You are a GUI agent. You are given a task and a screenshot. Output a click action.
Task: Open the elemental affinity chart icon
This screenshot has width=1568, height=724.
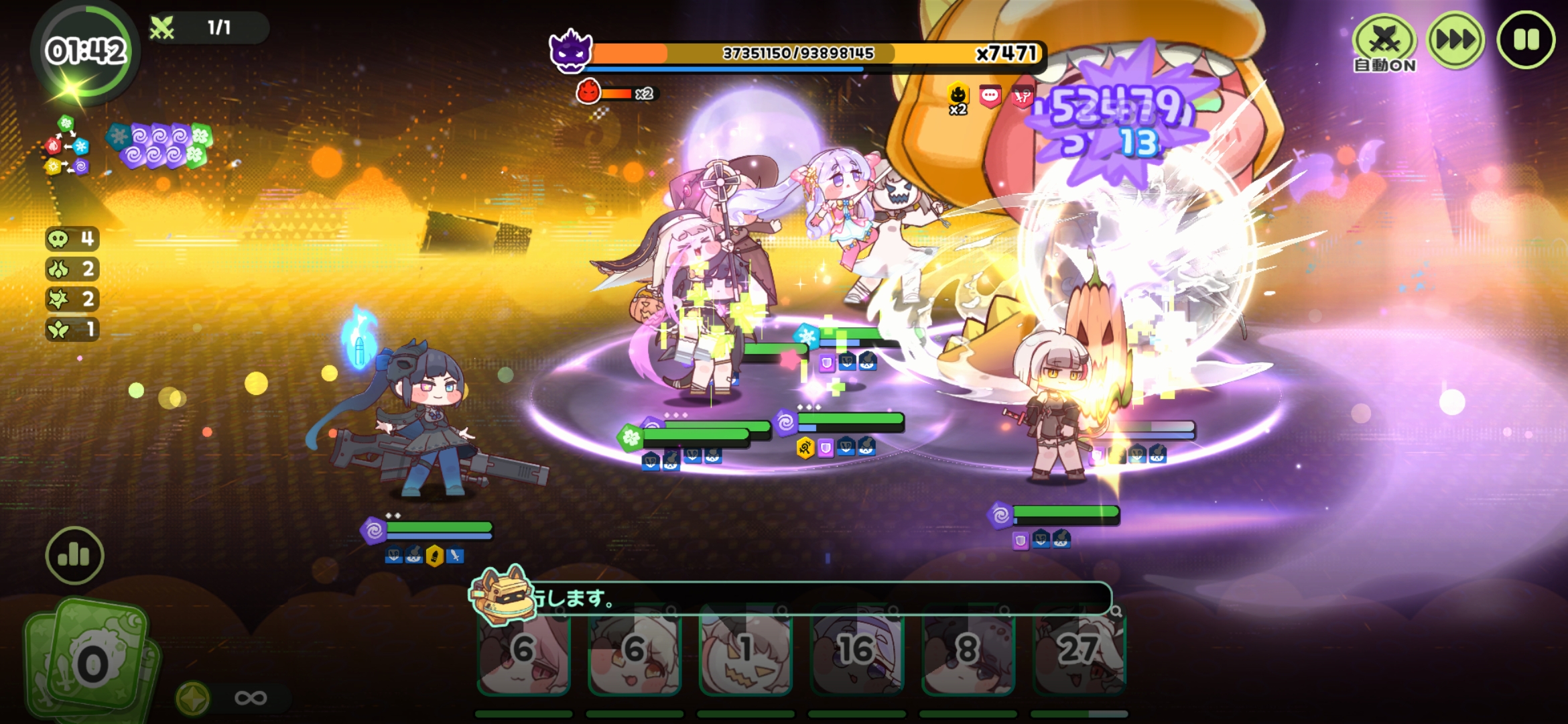[x=67, y=145]
